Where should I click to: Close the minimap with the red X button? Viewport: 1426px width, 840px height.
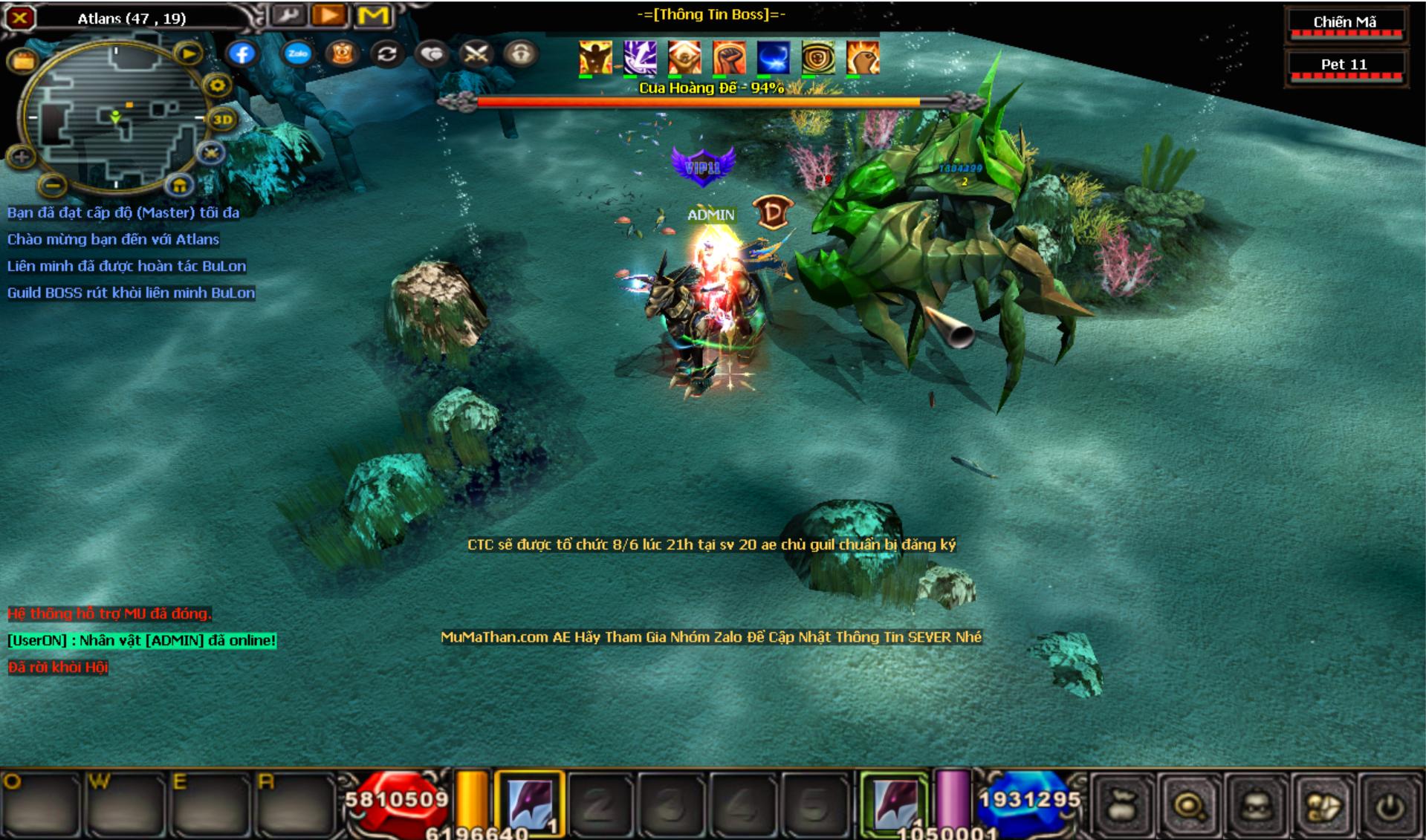(19, 17)
